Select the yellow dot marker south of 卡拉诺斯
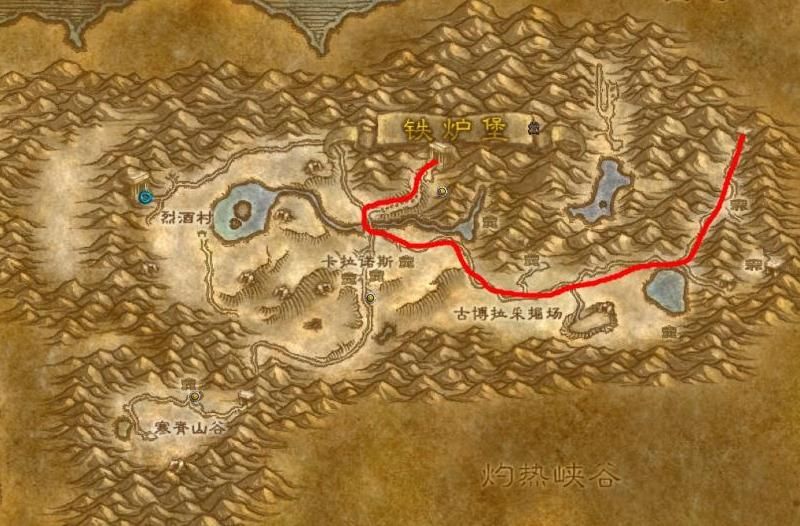800x526 pixels. pyautogui.click(x=370, y=296)
